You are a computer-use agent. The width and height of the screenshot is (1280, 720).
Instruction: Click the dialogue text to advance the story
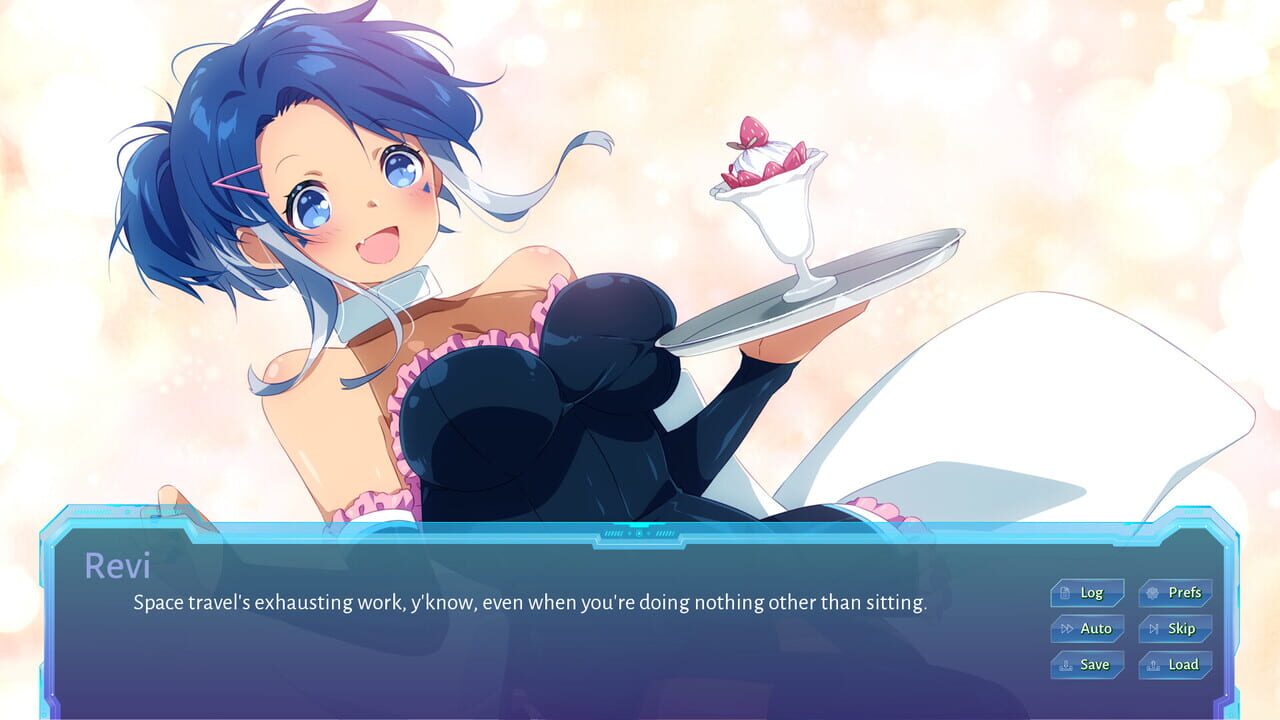click(529, 602)
